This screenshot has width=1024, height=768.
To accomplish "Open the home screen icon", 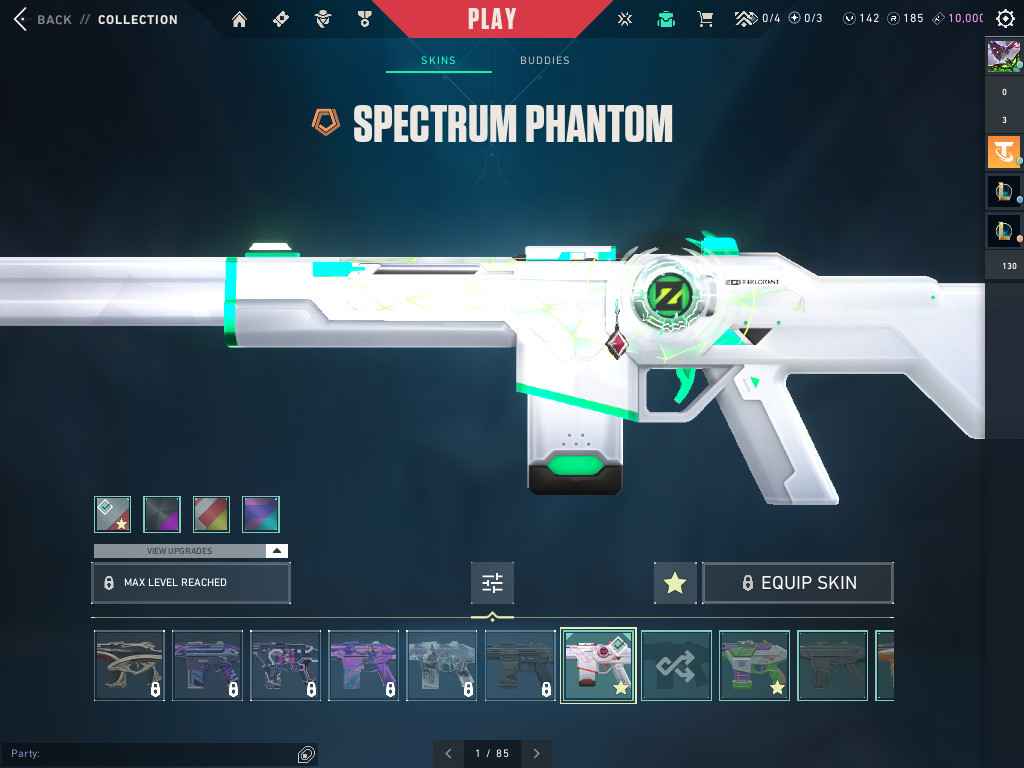I will (239, 19).
